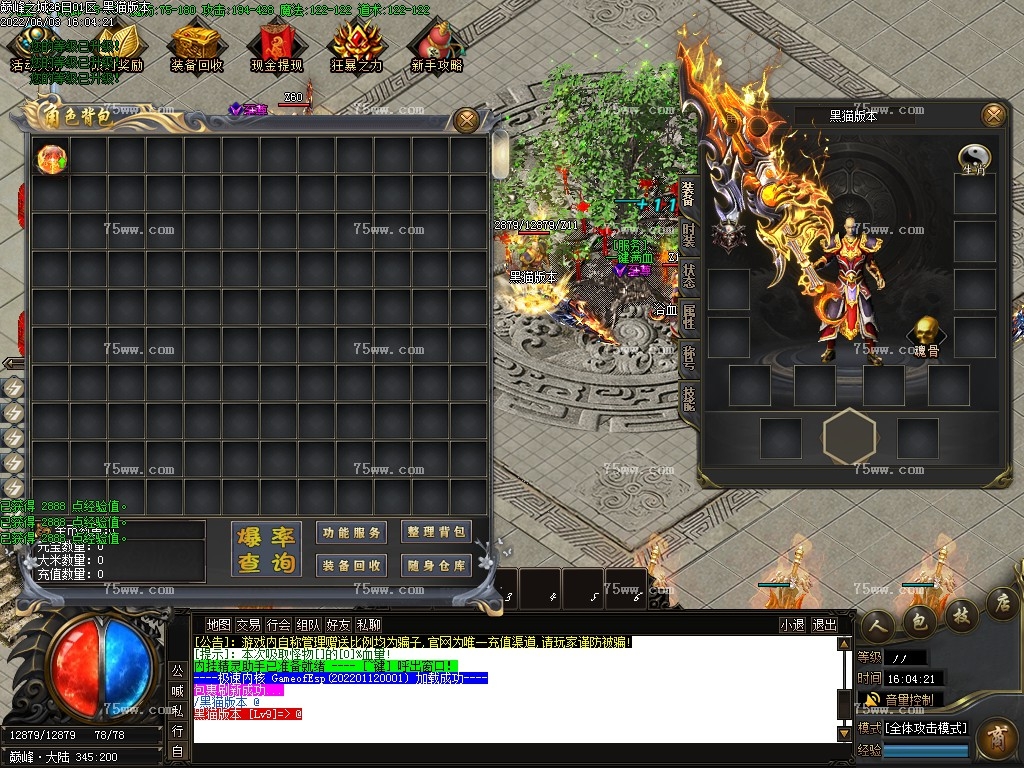Viewport: 1024px width, 768px height.
Task: Switch to the 属性 attributes tab
Action: point(689,318)
